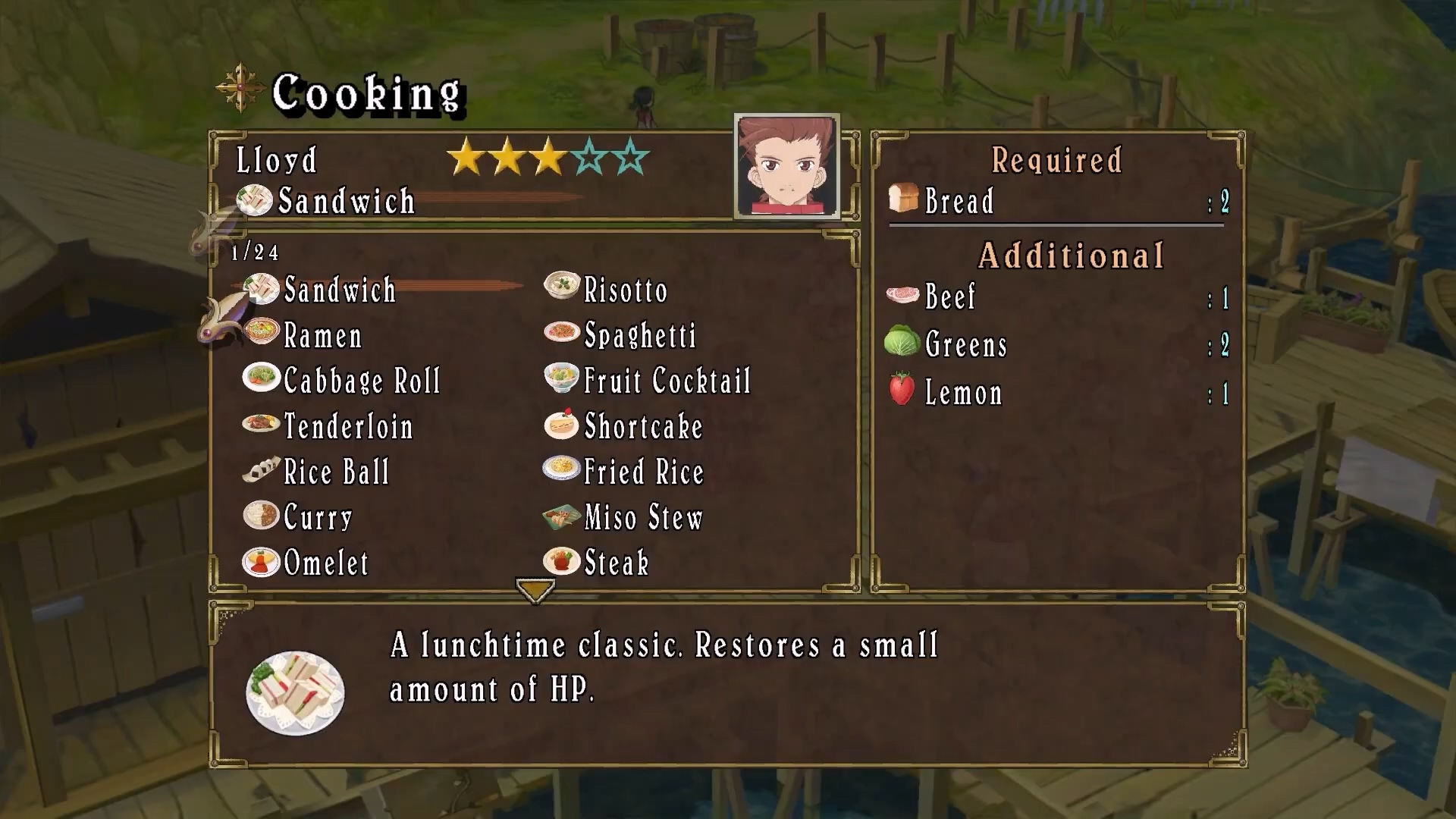Select the Curry recipe
Screen dimensions: 1456x819
[x=318, y=517]
